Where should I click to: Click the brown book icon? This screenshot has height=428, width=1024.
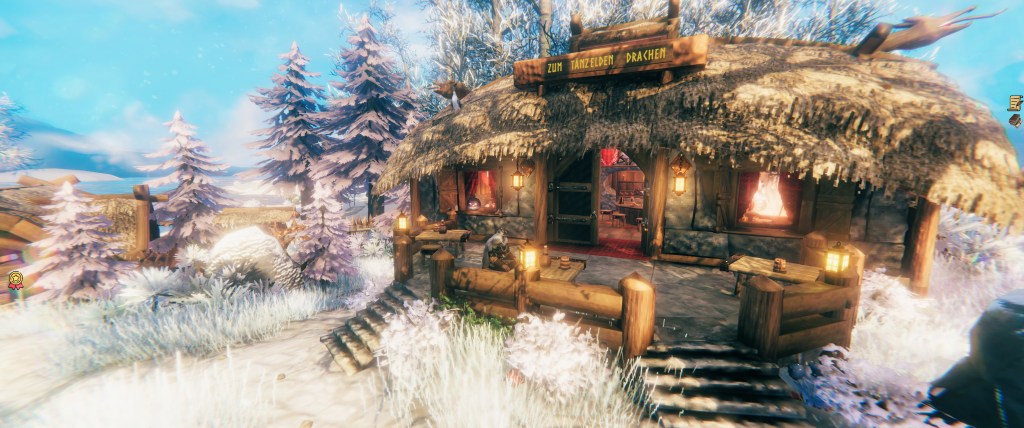(x=1016, y=119)
